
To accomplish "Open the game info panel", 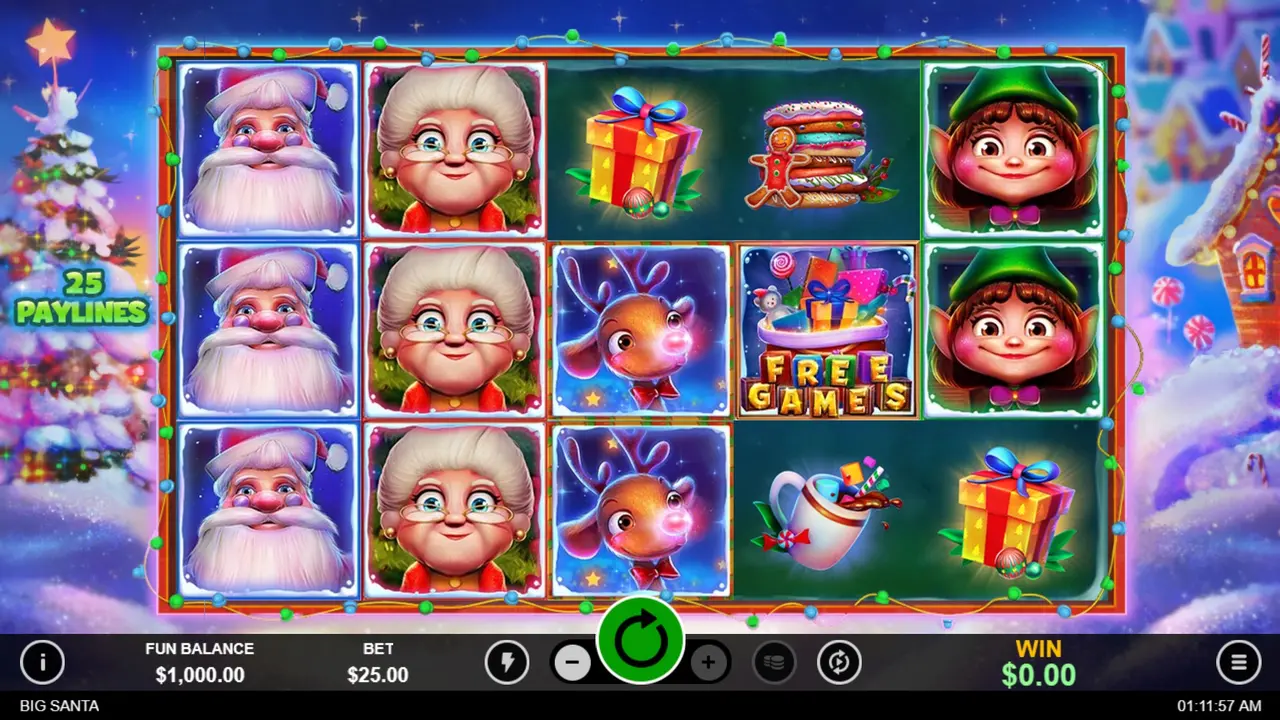I will click(x=42, y=662).
